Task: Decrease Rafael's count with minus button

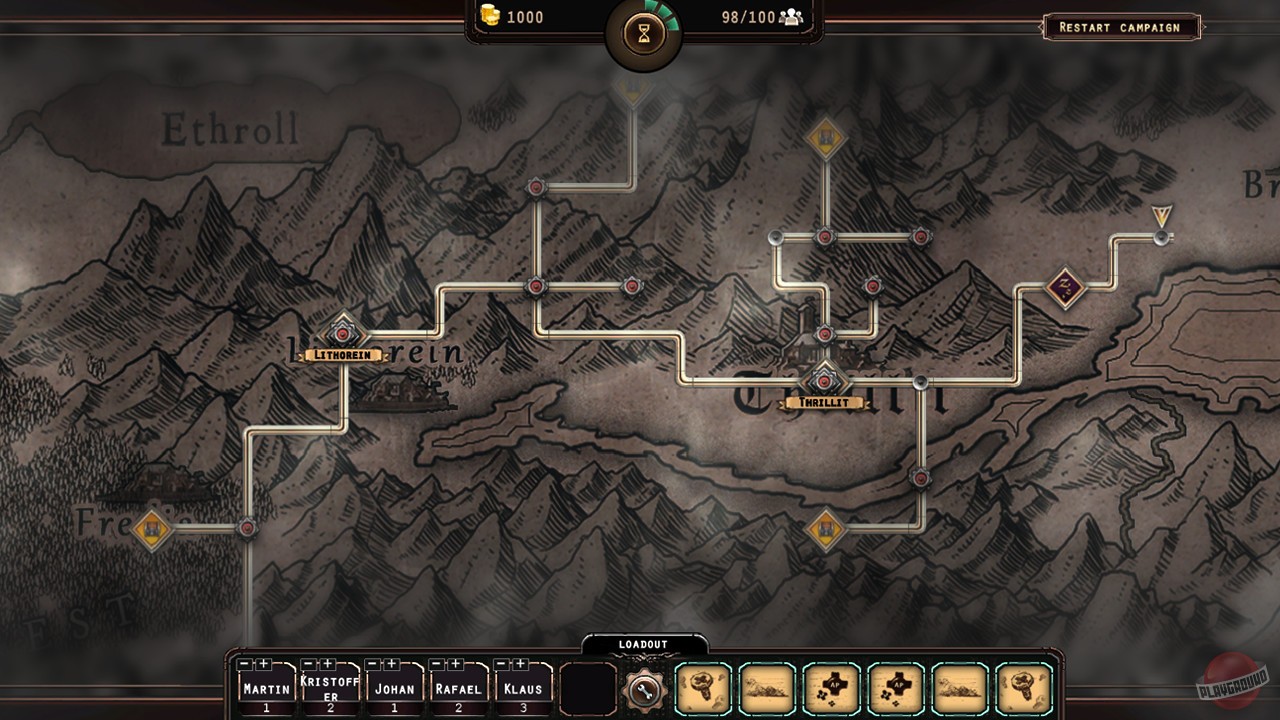Action: pyautogui.click(x=437, y=664)
